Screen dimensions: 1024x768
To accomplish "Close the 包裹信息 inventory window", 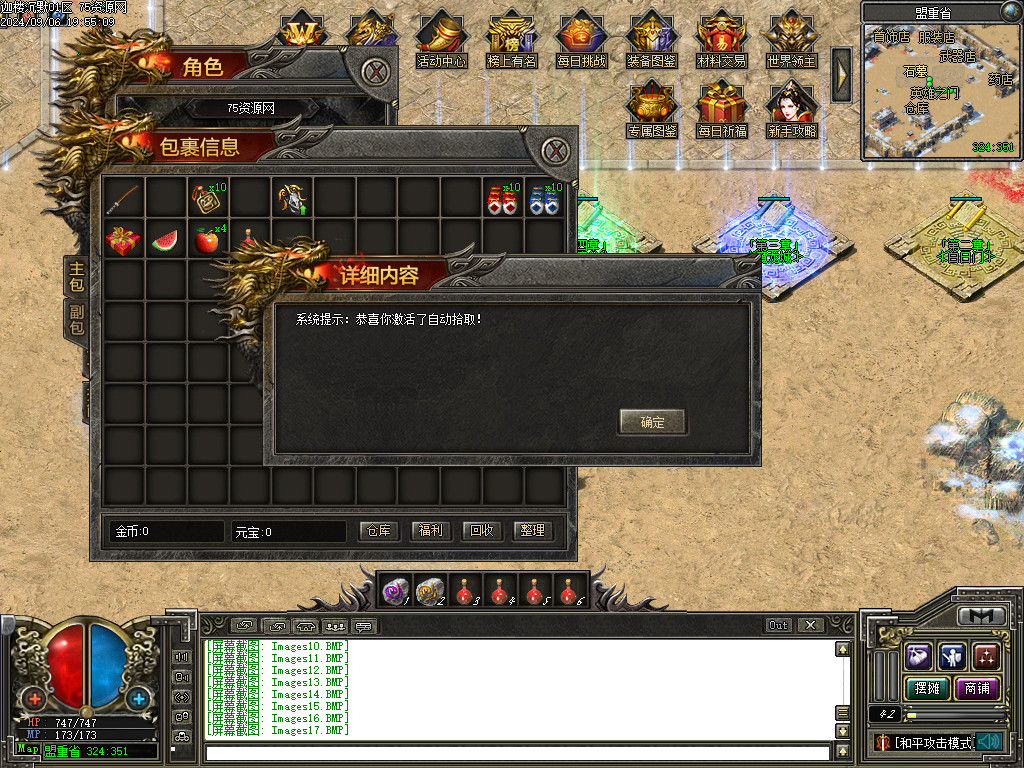I will [557, 152].
